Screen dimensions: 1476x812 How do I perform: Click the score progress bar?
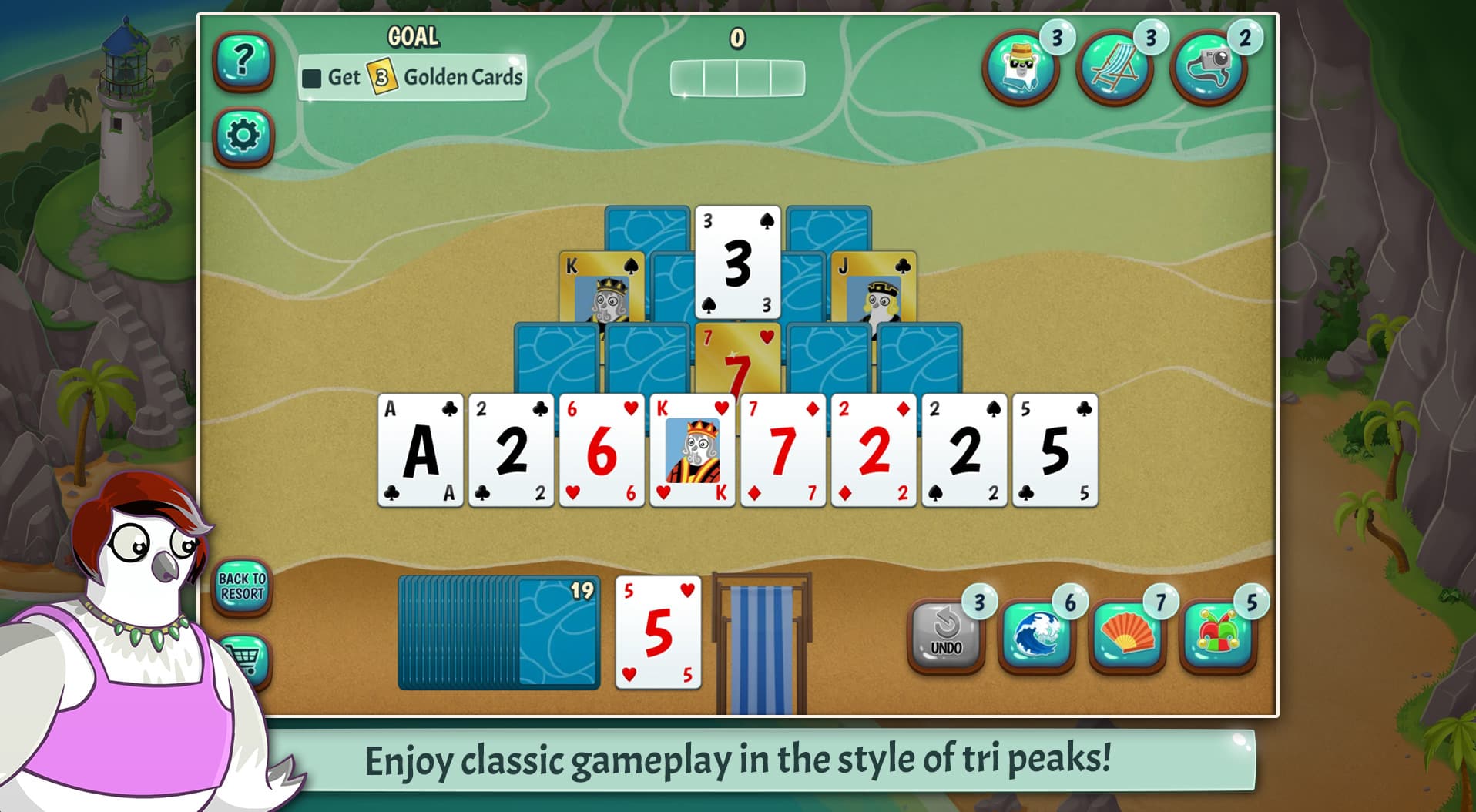point(737,75)
